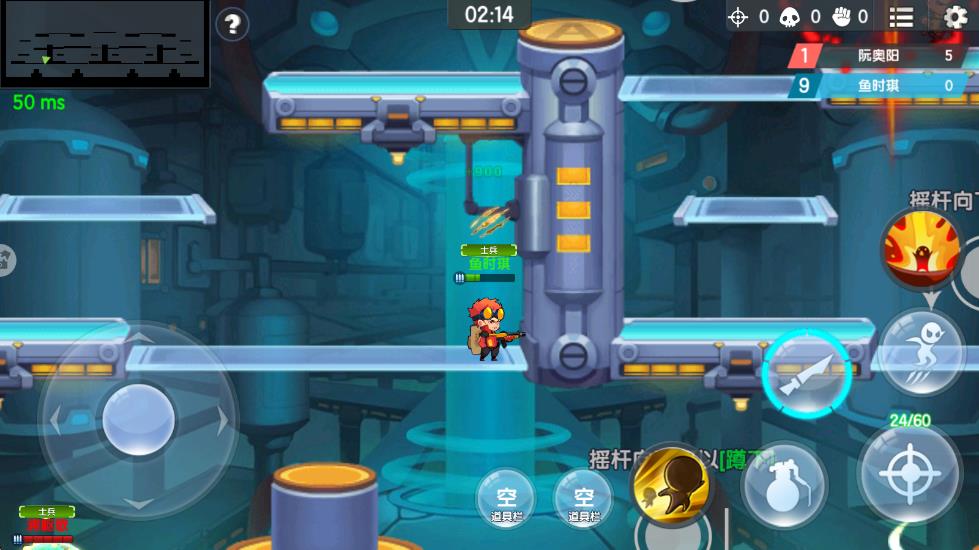This screenshot has width=979, height=550.
Task: Use the knife melee attack button
Action: point(807,372)
